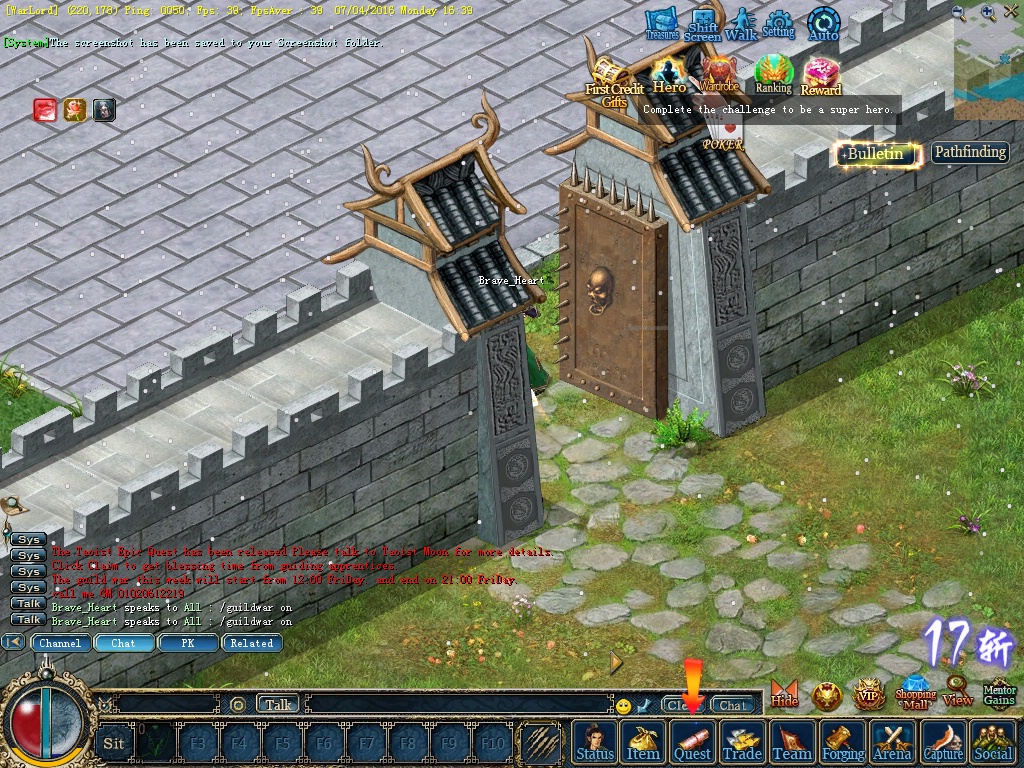The width and height of the screenshot is (1024, 768).
Task: Open the Shopping Mall
Action: coord(915,692)
